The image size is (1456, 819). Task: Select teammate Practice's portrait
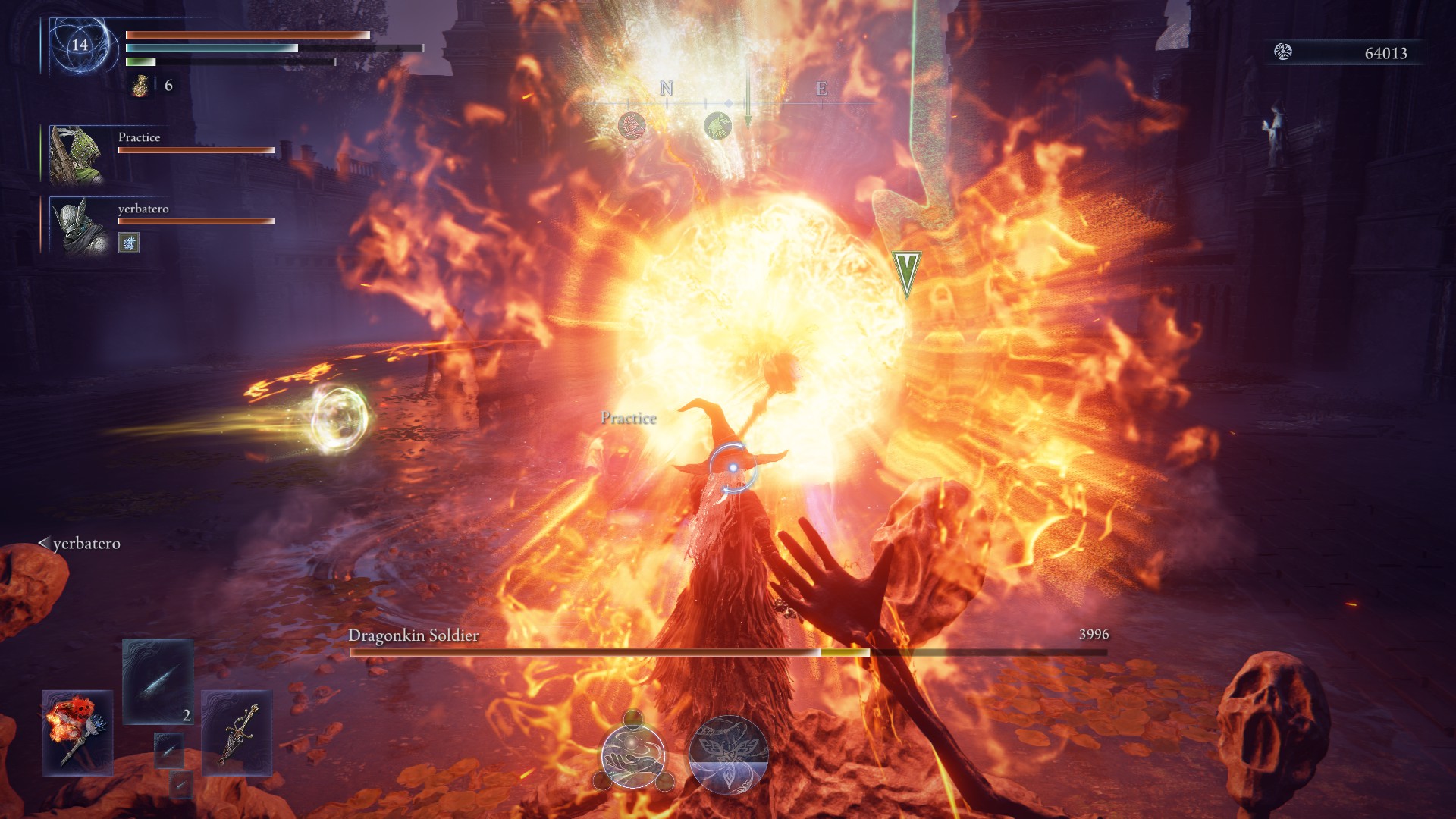pyautogui.click(x=77, y=155)
